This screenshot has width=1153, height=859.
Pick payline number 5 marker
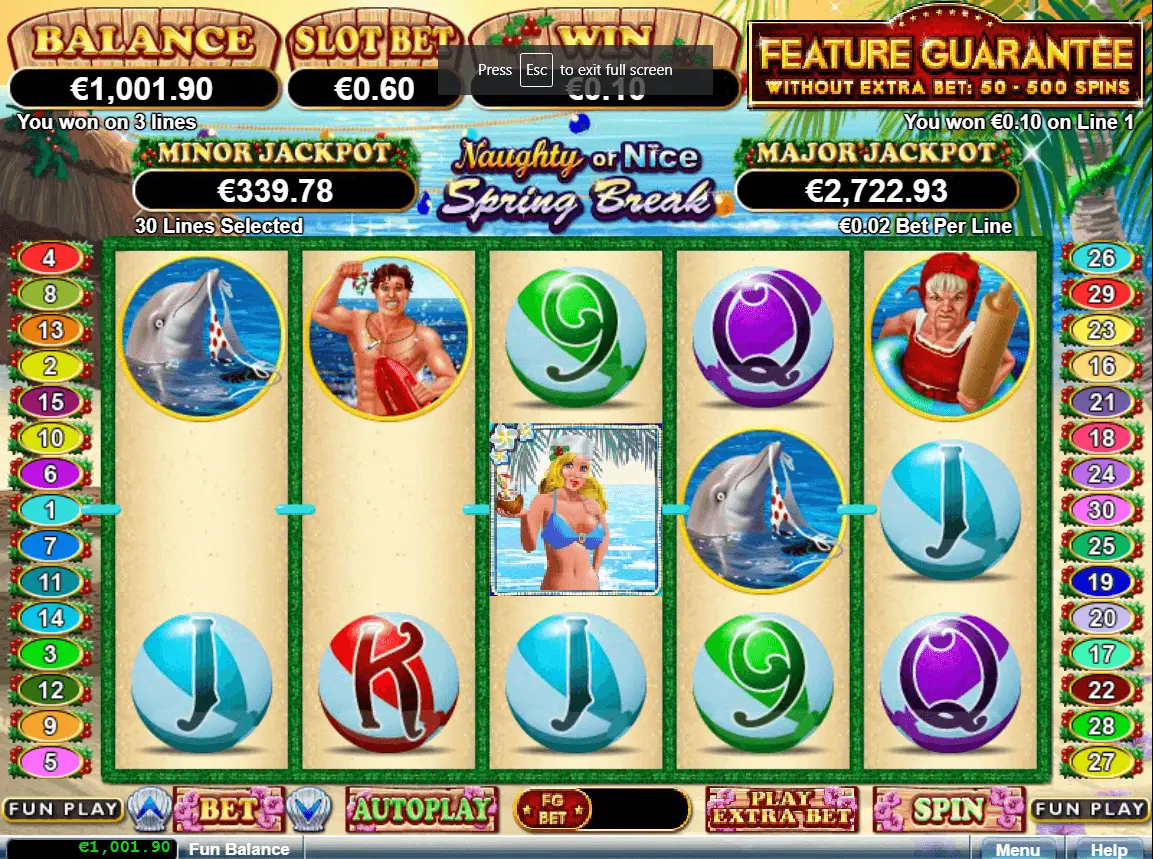(x=50, y=761)
